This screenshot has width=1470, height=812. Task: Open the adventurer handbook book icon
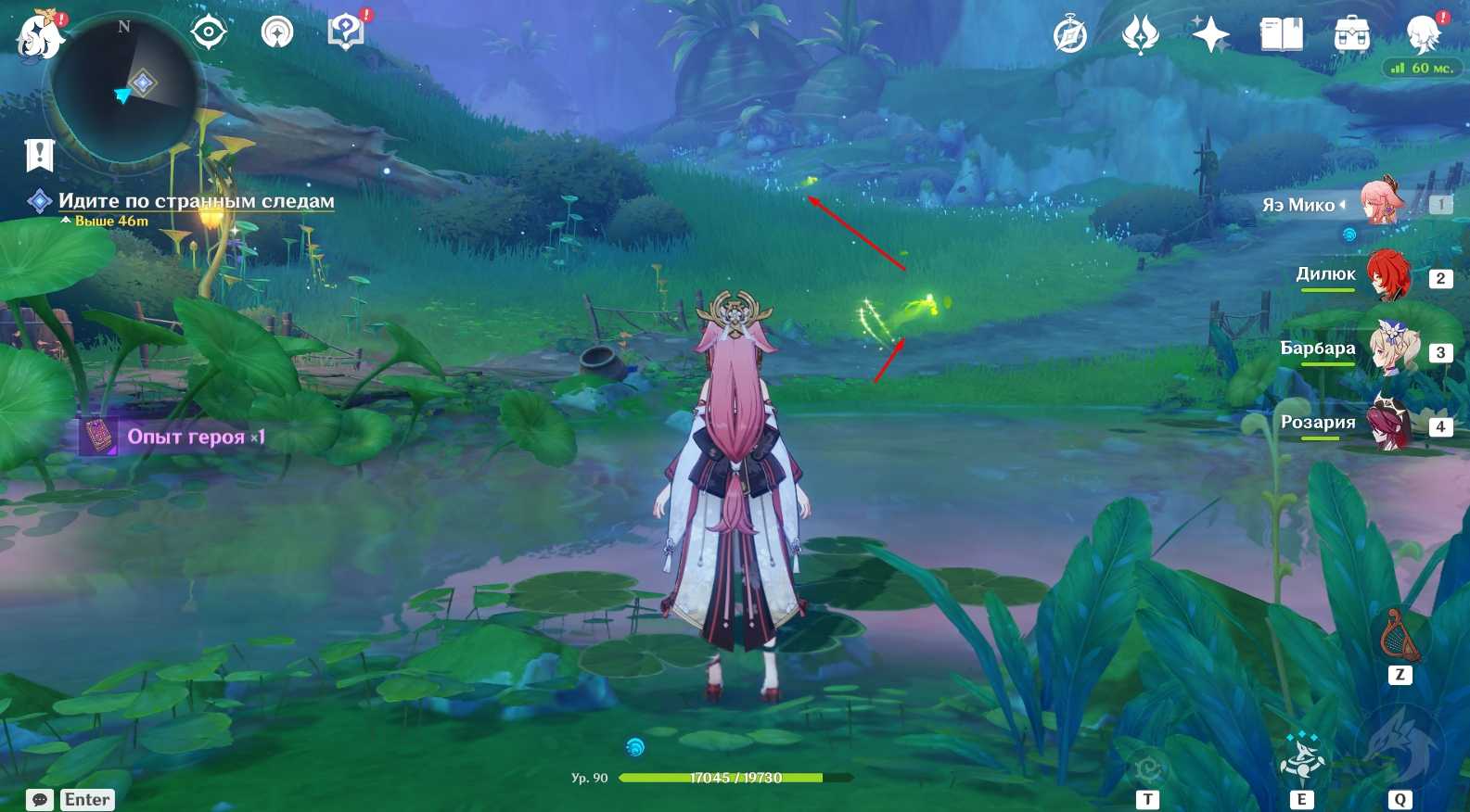coord(1281,36)
